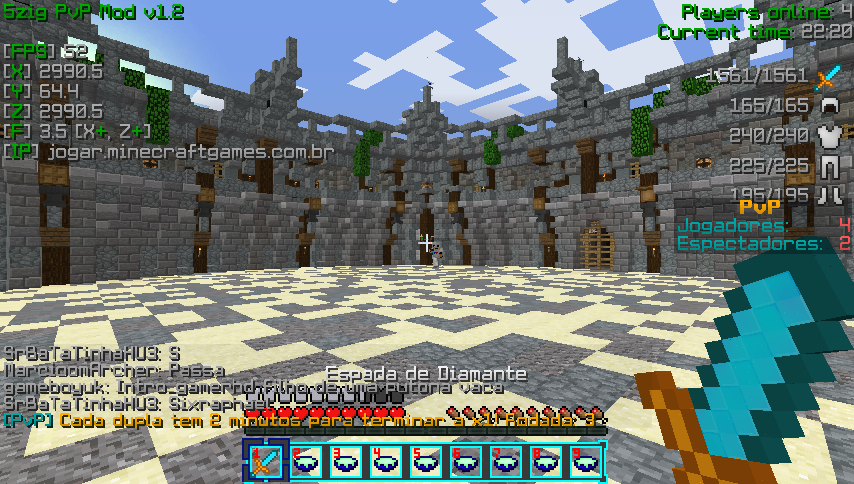Image resolution: width=854 pixels, height=484 pixels.
Task: Choose the soup bowl in hotbar slot 3
Action: 347,461
